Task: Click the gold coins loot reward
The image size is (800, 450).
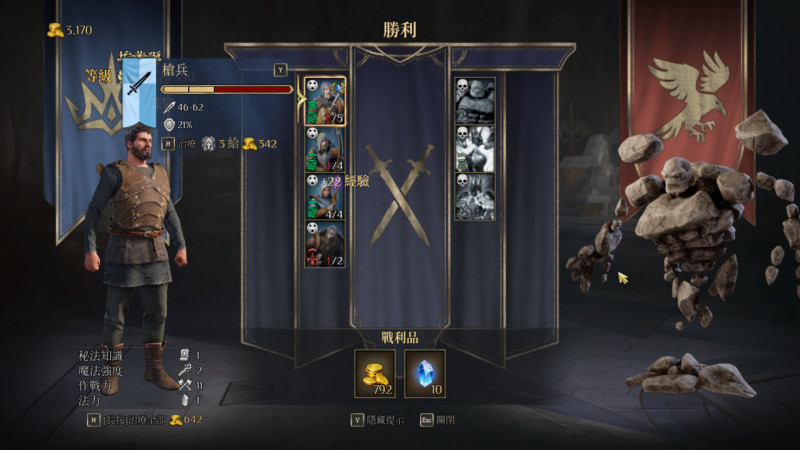Action: 375,373
